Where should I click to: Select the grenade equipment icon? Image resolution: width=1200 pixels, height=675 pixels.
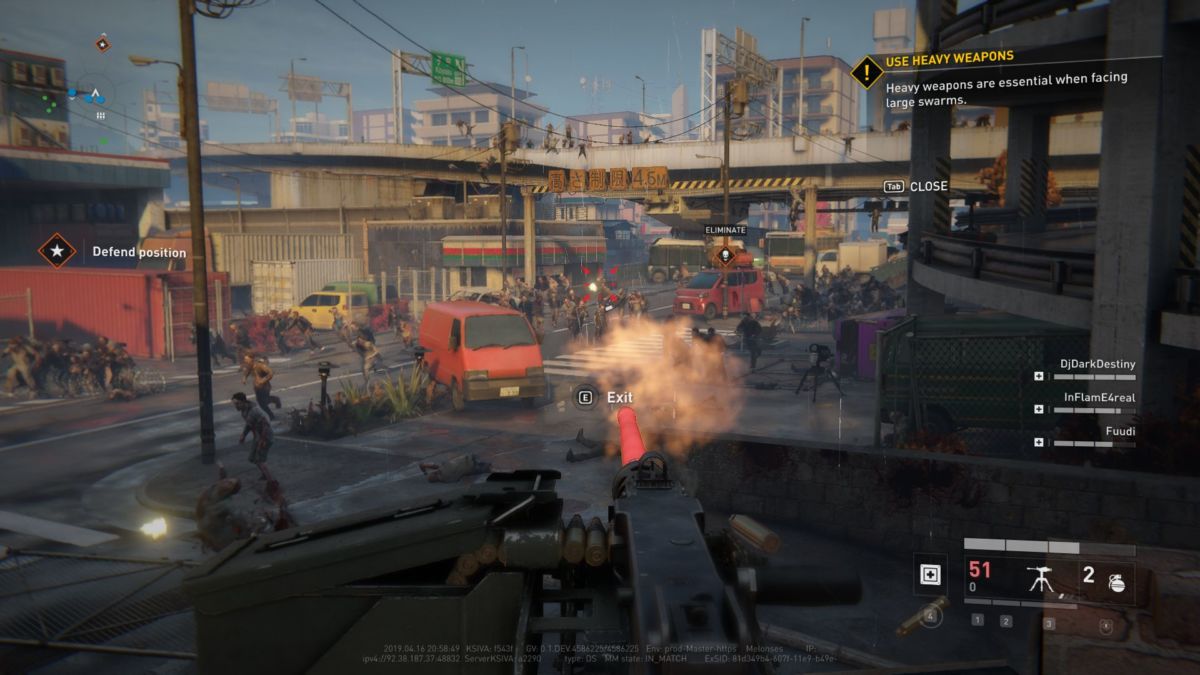point(1116,582)
